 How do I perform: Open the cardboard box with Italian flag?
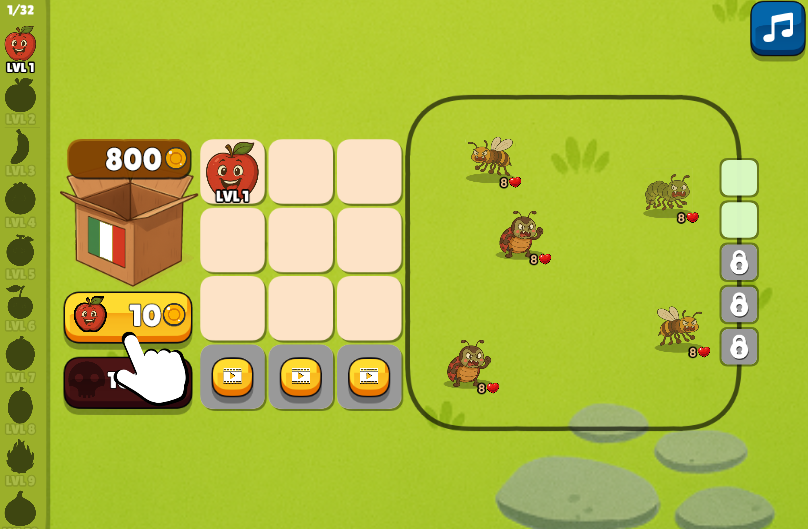pos(128,229)
